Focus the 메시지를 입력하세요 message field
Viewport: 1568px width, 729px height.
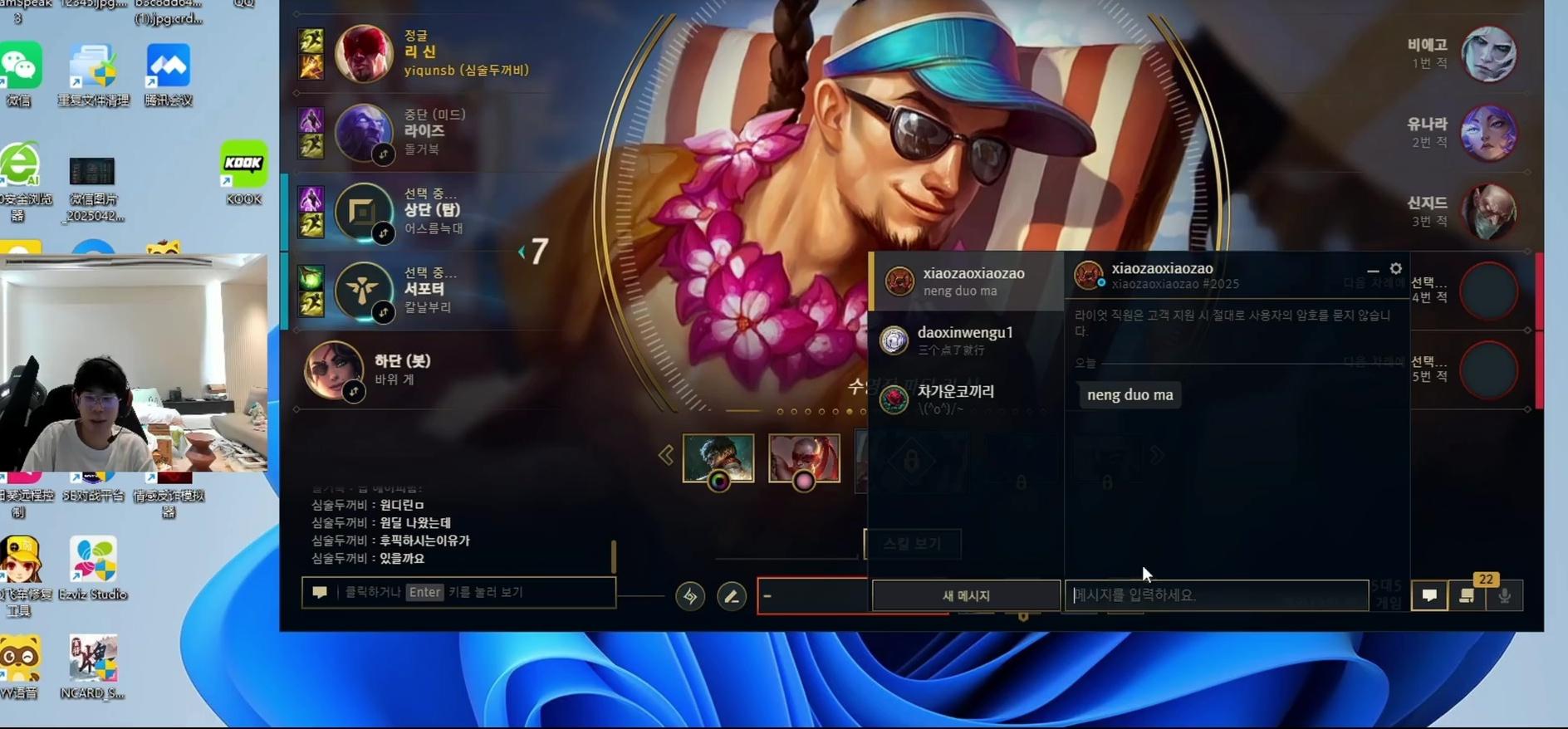coord(1216,595)
